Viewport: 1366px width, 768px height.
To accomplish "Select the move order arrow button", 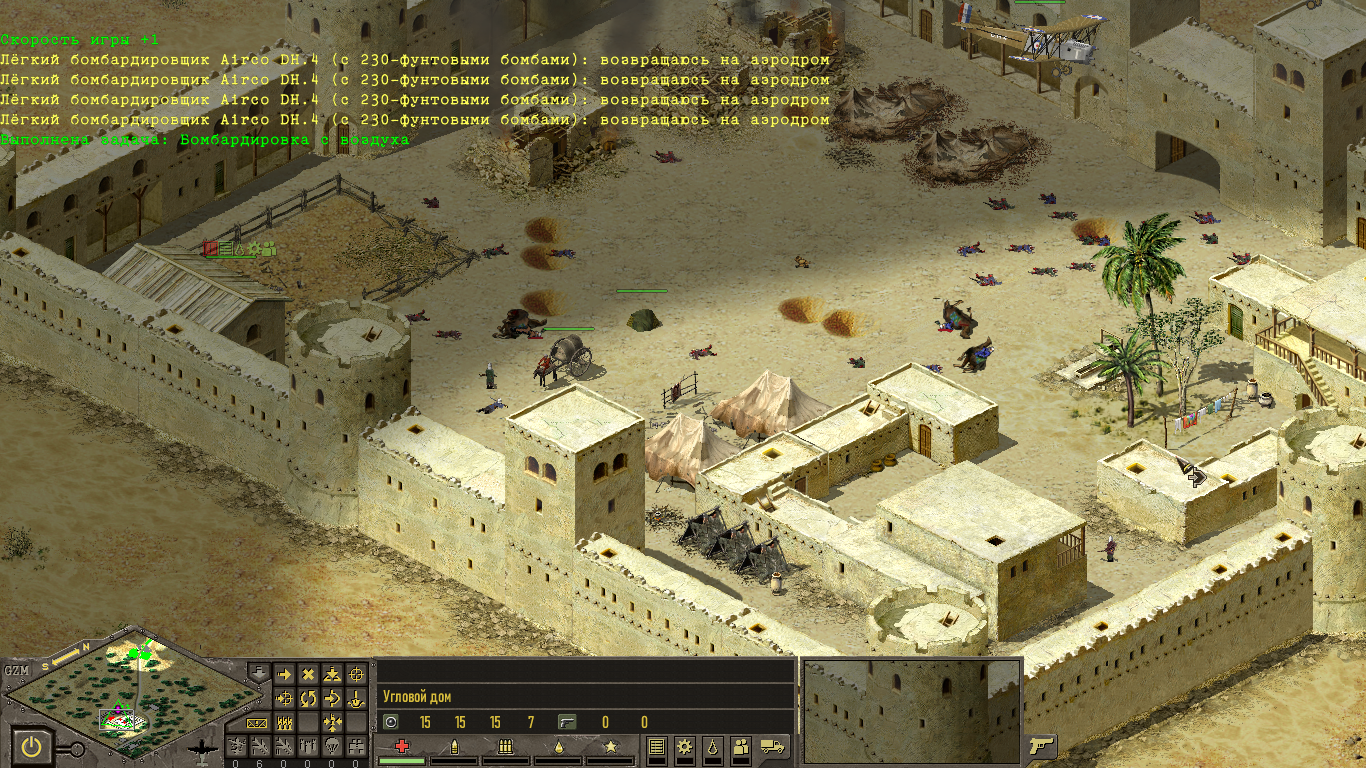I will 284,675.
